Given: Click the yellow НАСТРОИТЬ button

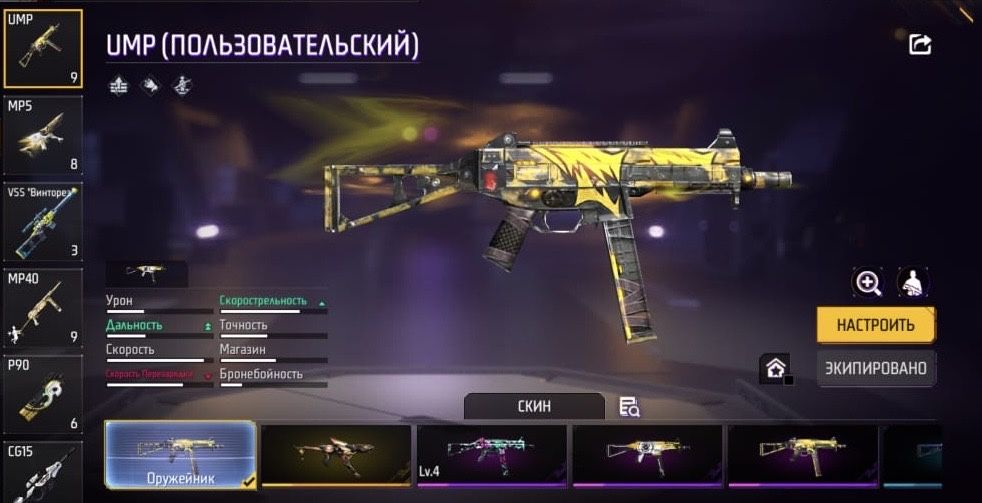Looking at the screenshot, I should (x=876, y=325).
